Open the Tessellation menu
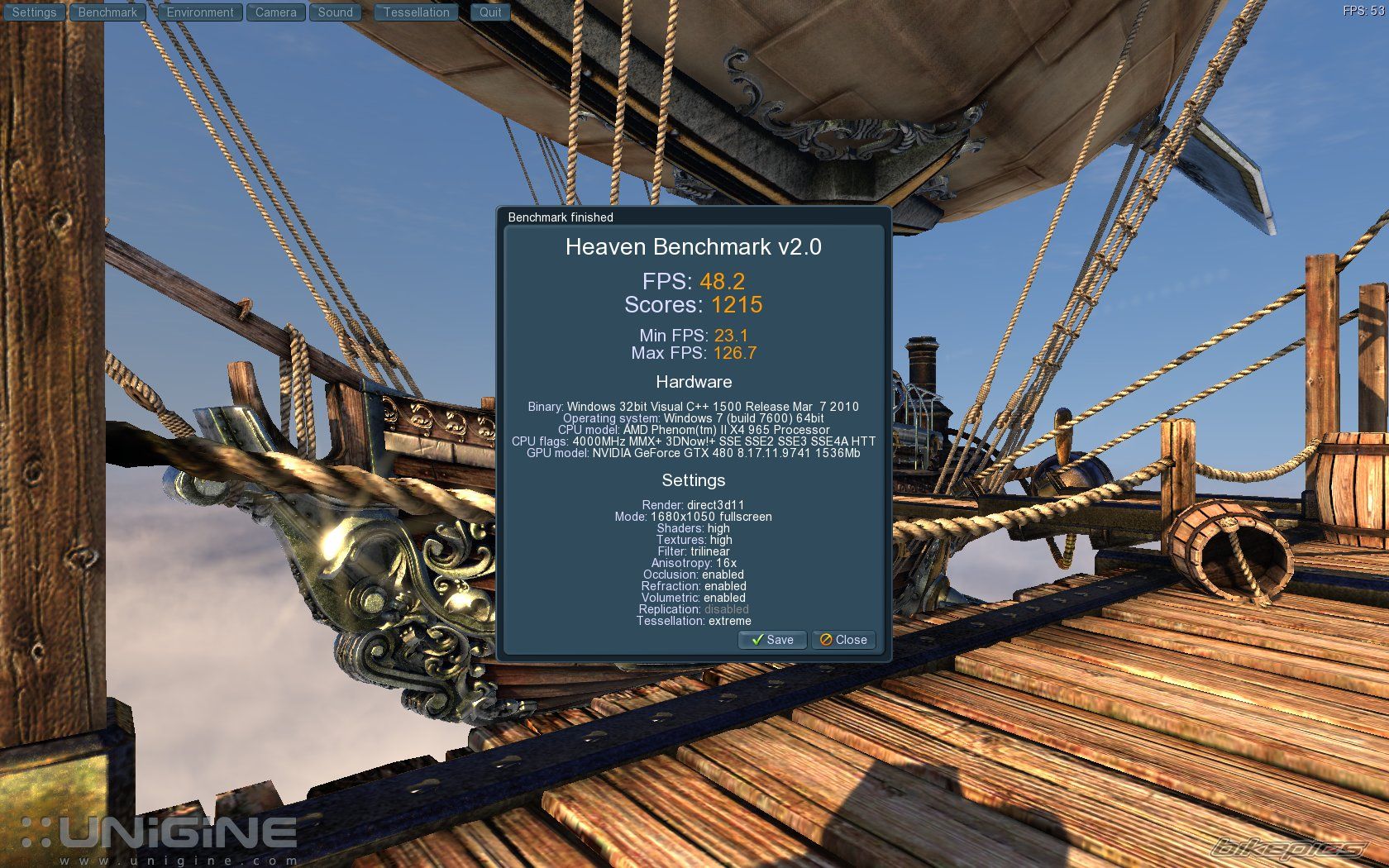The image size is (1389, 868). [x=417, y=12]
